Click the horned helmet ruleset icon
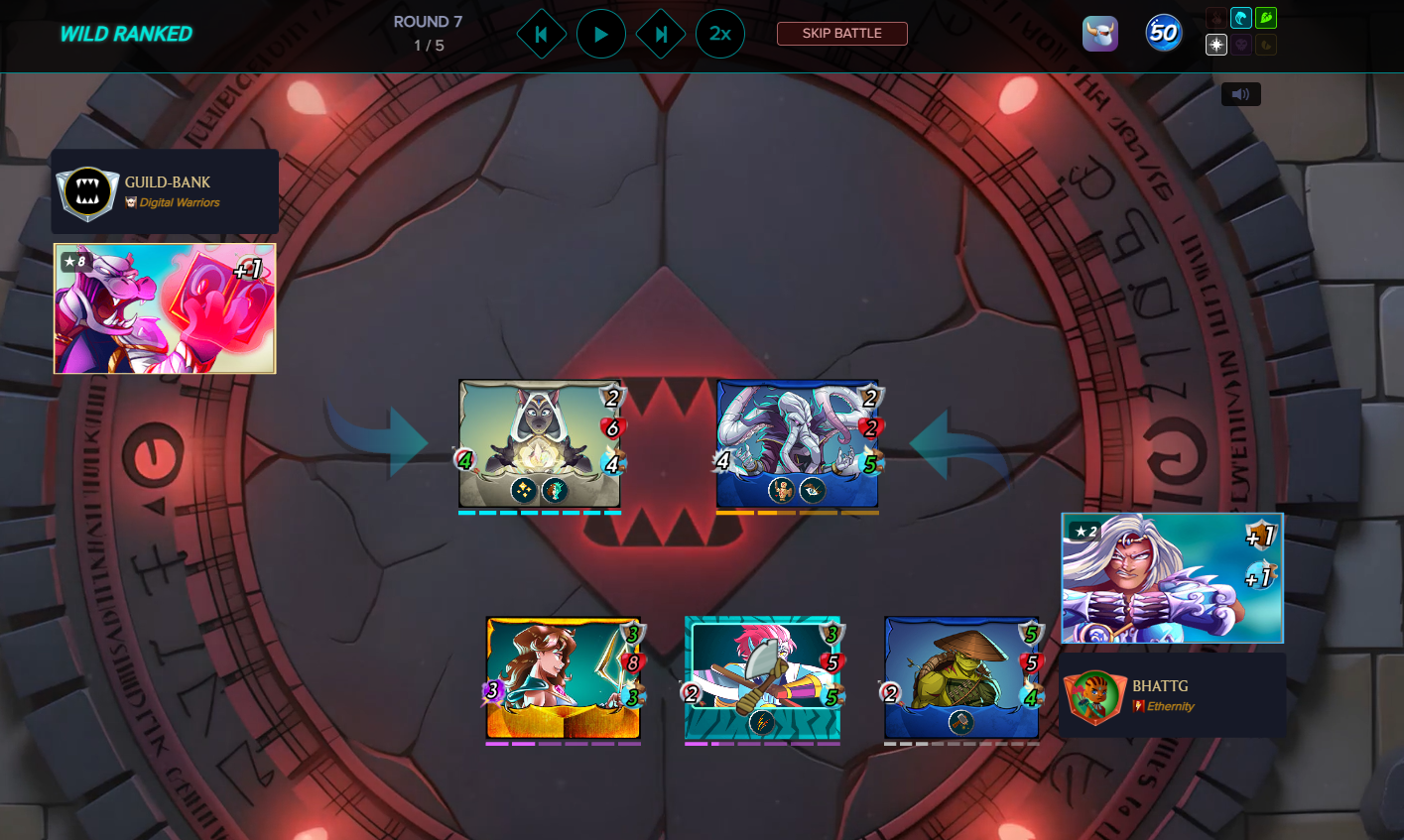The image size is (1404, 840). (x=1100, y=34)
